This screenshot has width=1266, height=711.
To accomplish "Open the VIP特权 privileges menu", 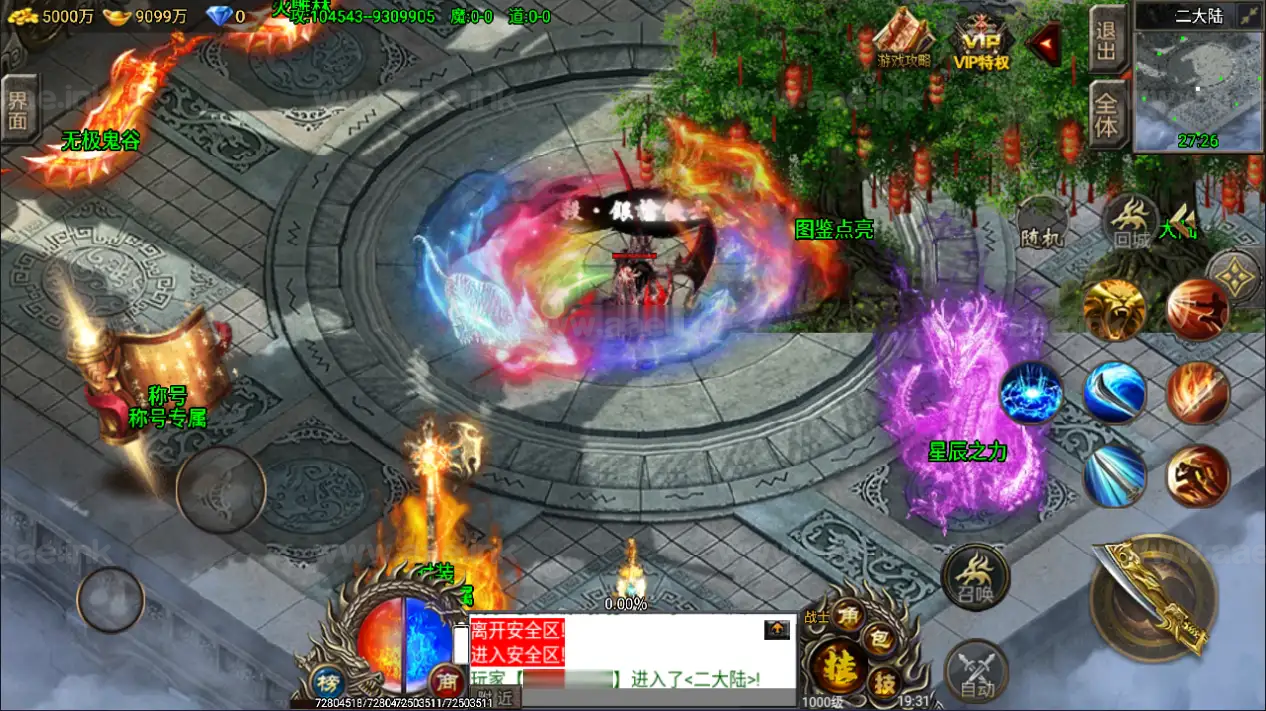I will [981, 44].
